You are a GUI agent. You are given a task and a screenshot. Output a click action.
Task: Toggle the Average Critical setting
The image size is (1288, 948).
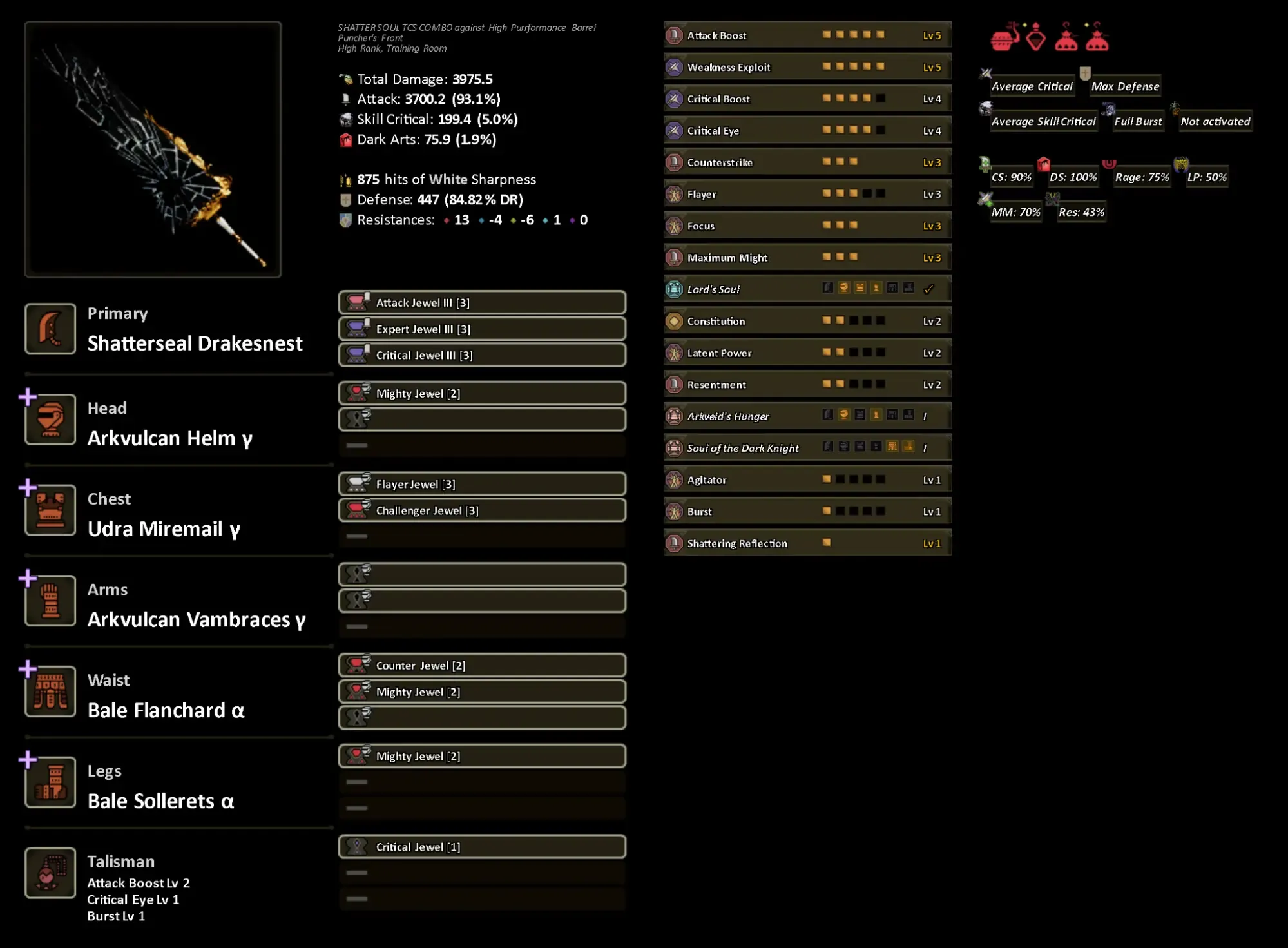(x=1032, y=86)
